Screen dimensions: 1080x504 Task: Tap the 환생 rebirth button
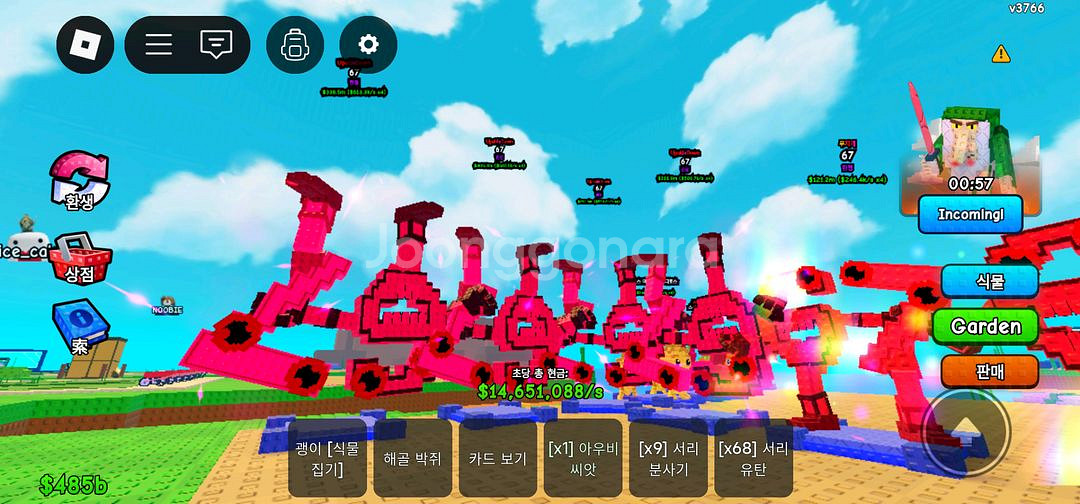[79, 182]
